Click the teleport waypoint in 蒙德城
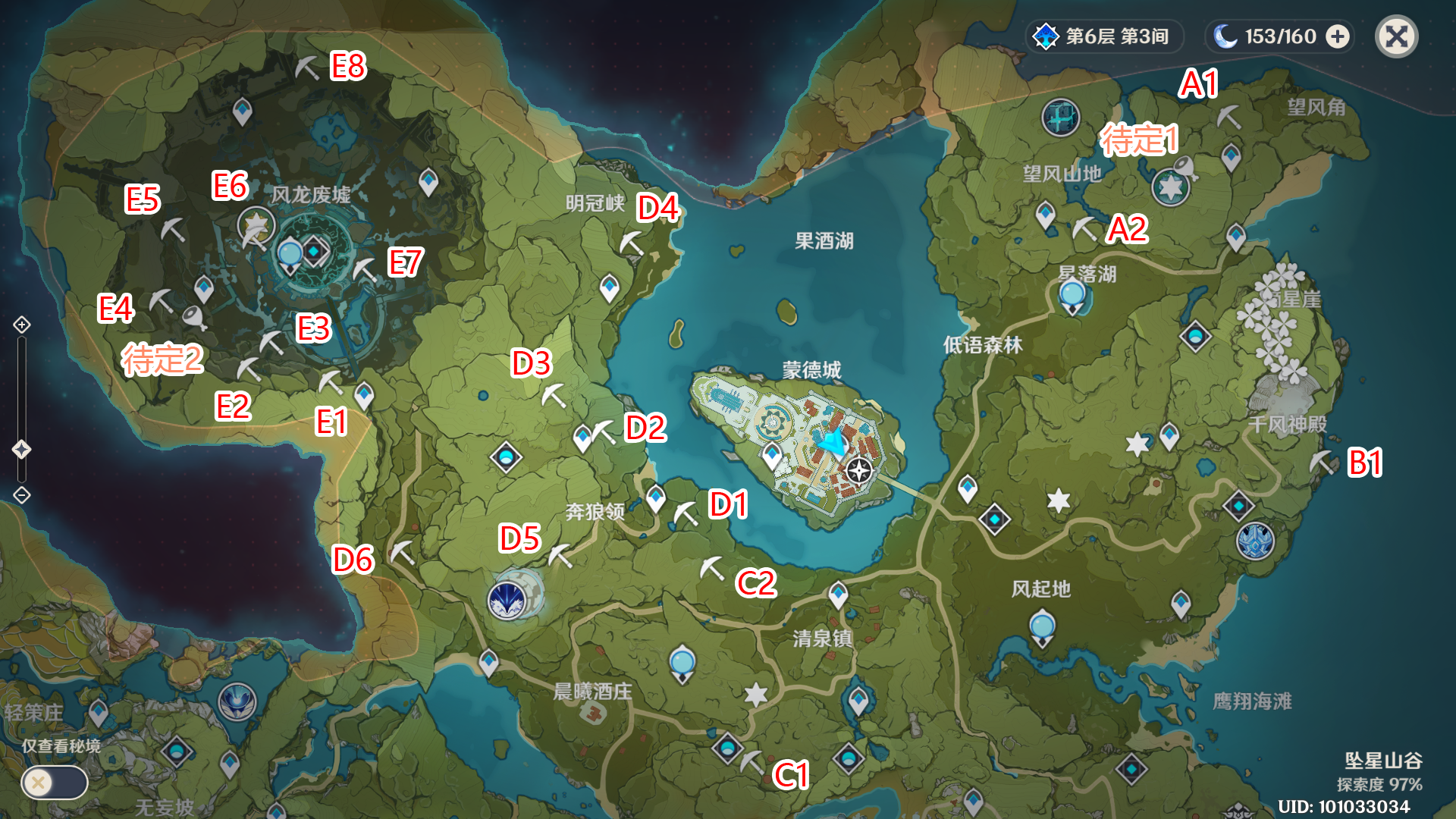Viewport: 1456px width, 819px height. tap(773, 455)
